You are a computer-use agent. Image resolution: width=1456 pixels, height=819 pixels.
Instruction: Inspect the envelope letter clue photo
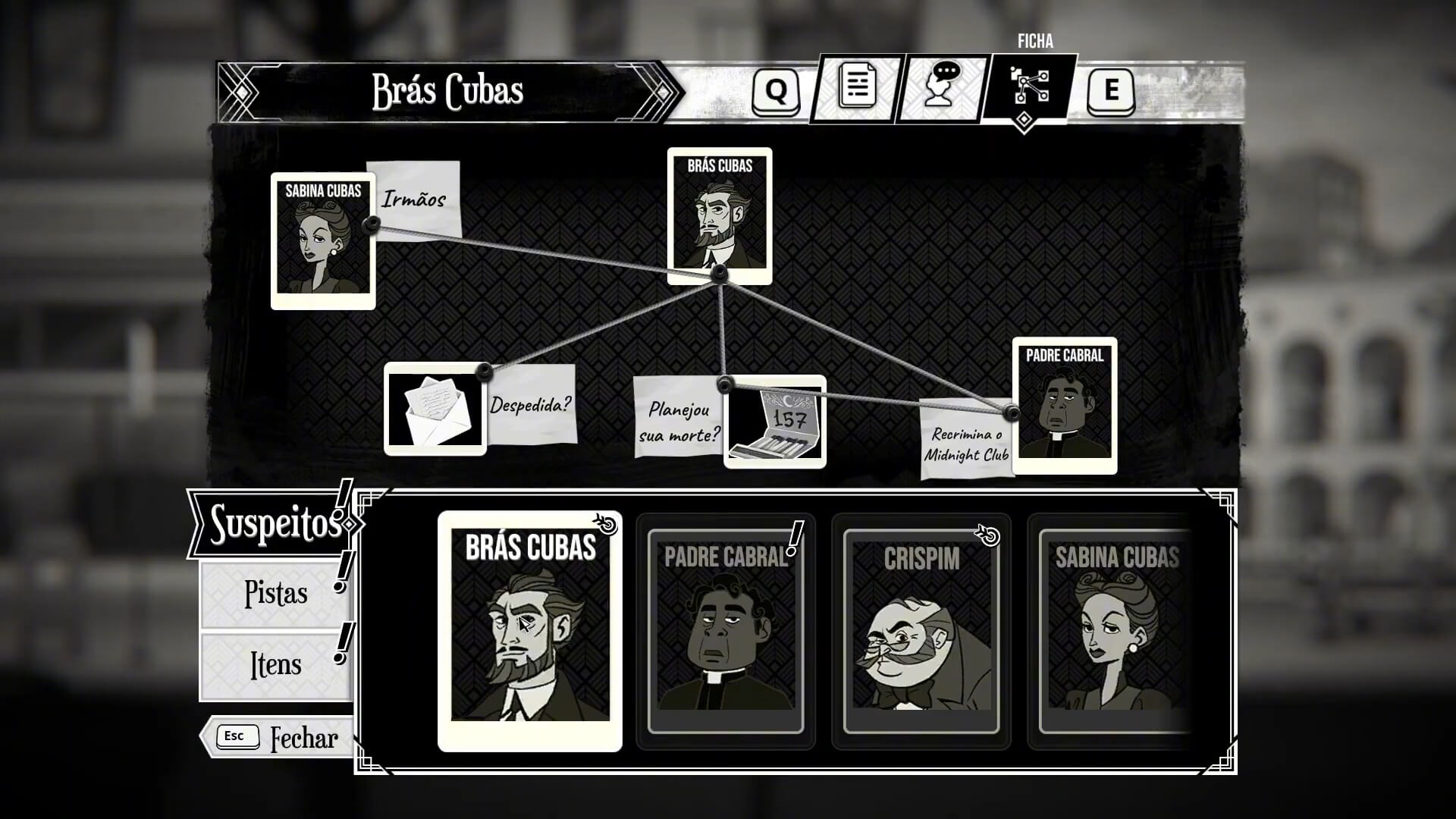click(435, 409)
